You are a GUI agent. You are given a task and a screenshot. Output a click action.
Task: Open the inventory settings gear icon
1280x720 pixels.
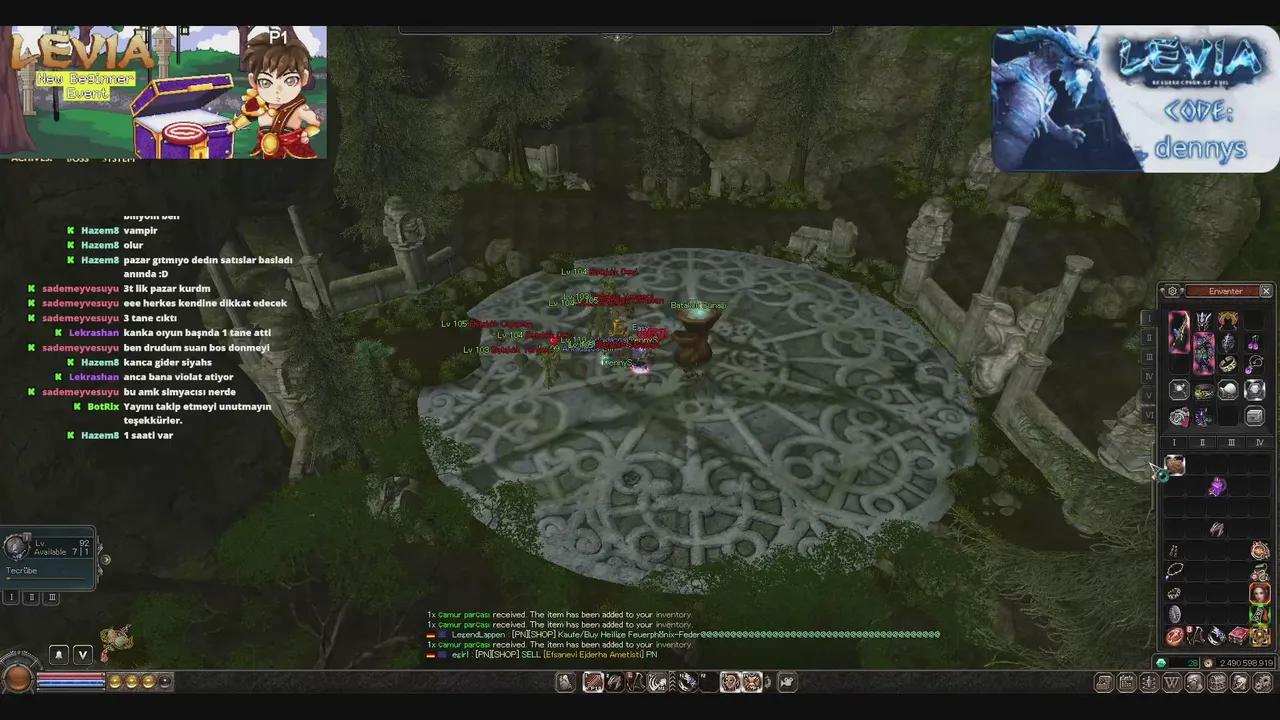[x=1172, y=291]
